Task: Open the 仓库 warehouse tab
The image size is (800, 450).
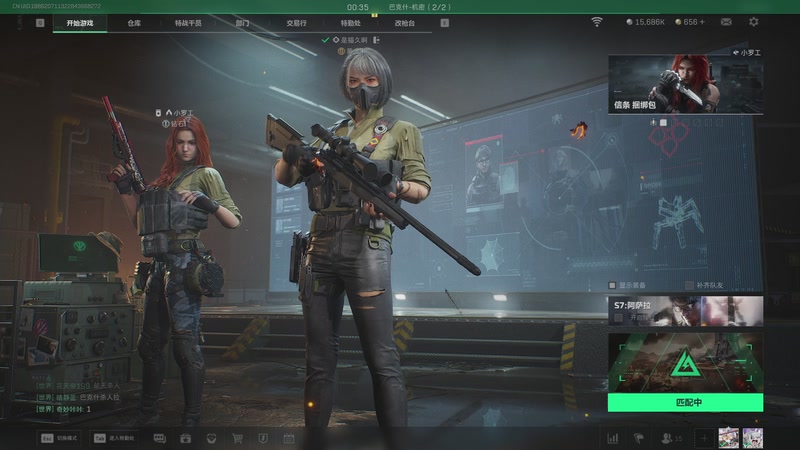Action: click(134, 22)
